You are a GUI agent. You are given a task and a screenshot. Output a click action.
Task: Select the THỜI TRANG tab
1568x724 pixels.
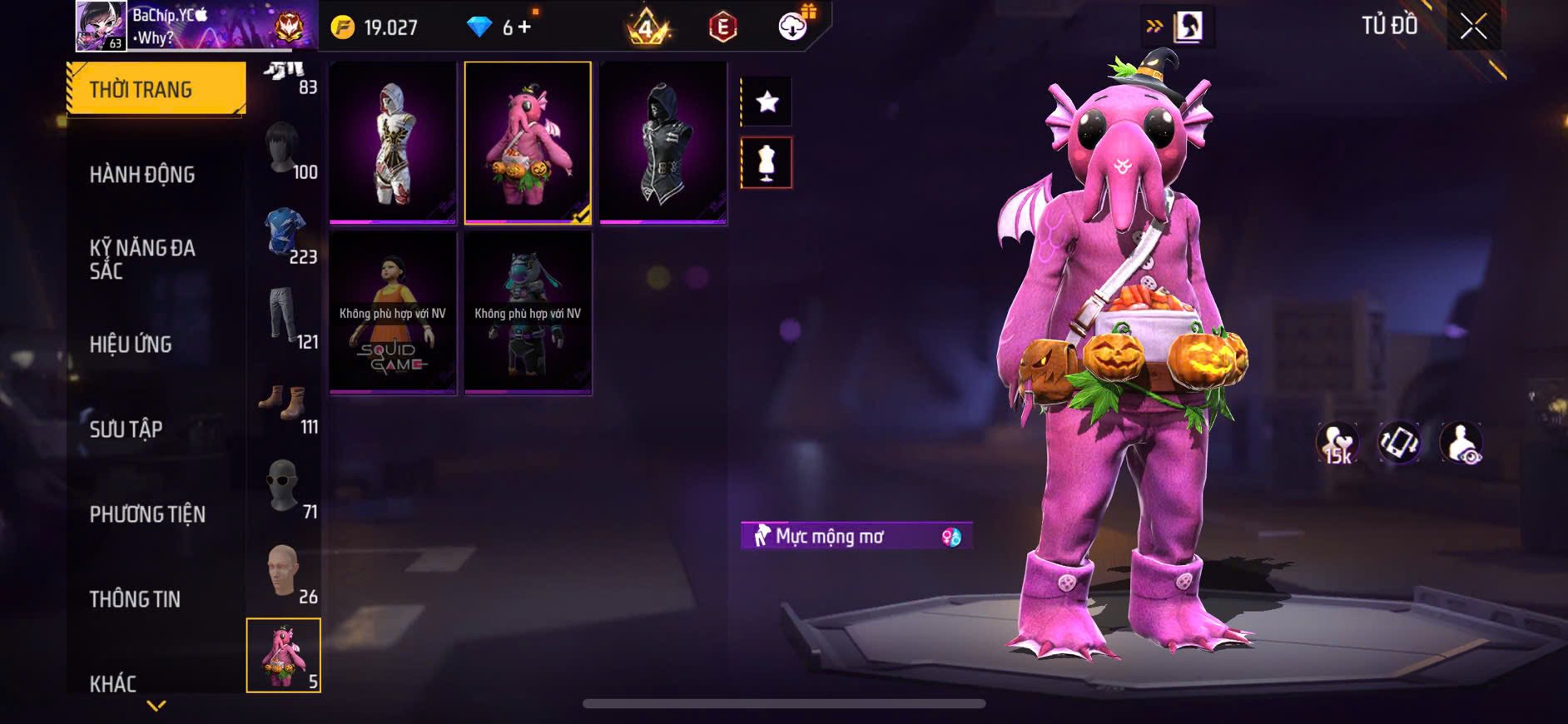coord(156,89)
